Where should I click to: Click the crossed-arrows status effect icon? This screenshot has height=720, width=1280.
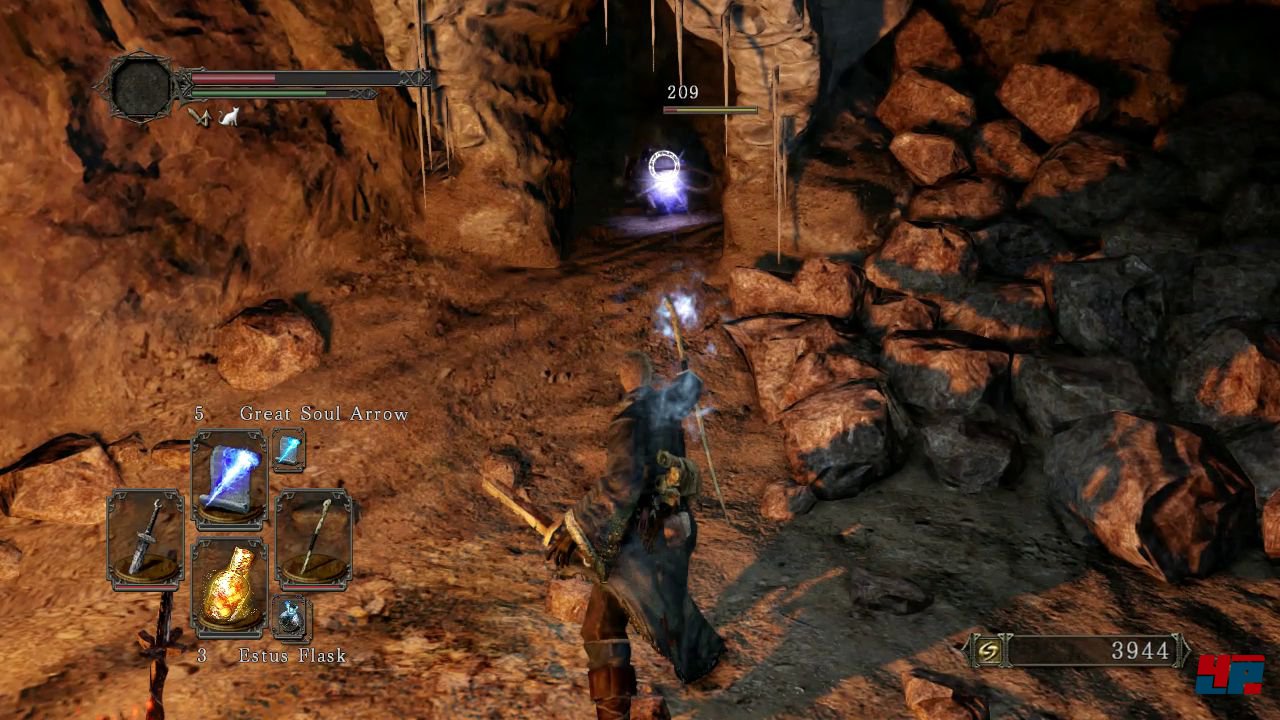tap(200, 117)
